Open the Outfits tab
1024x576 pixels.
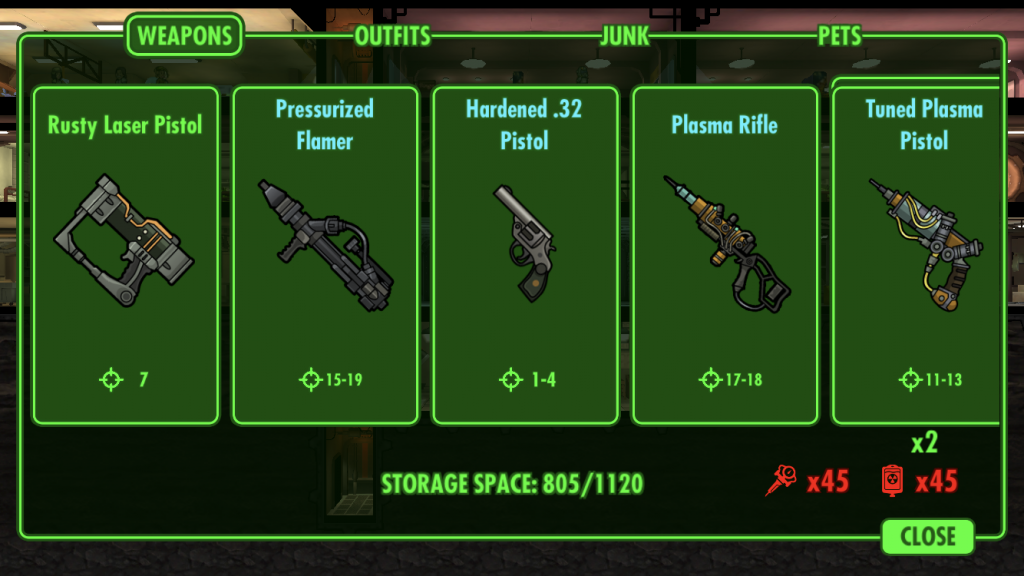(392, 37)
